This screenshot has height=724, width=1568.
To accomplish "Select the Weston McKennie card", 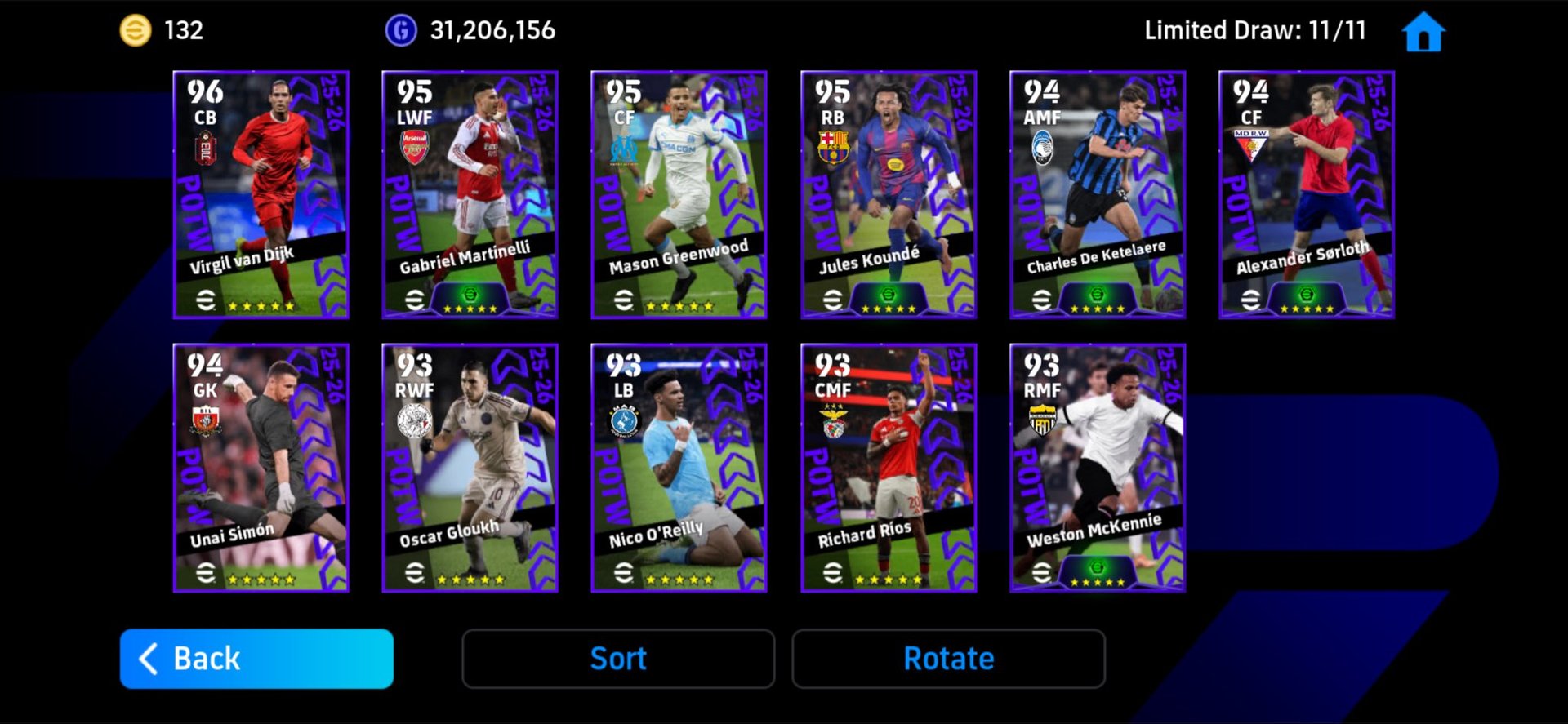I will click(x=1098, y=467).
